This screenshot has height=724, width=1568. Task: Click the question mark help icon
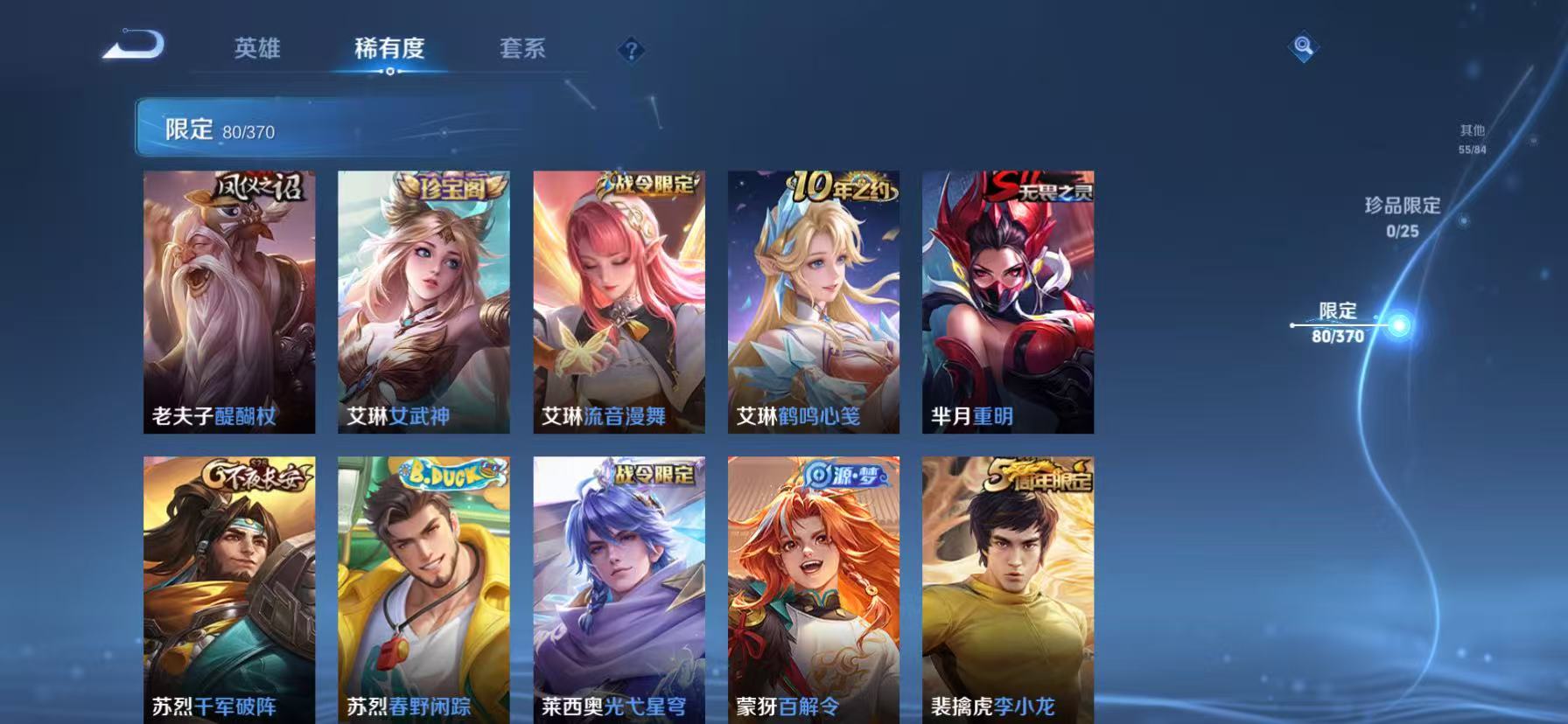[632, 50]
